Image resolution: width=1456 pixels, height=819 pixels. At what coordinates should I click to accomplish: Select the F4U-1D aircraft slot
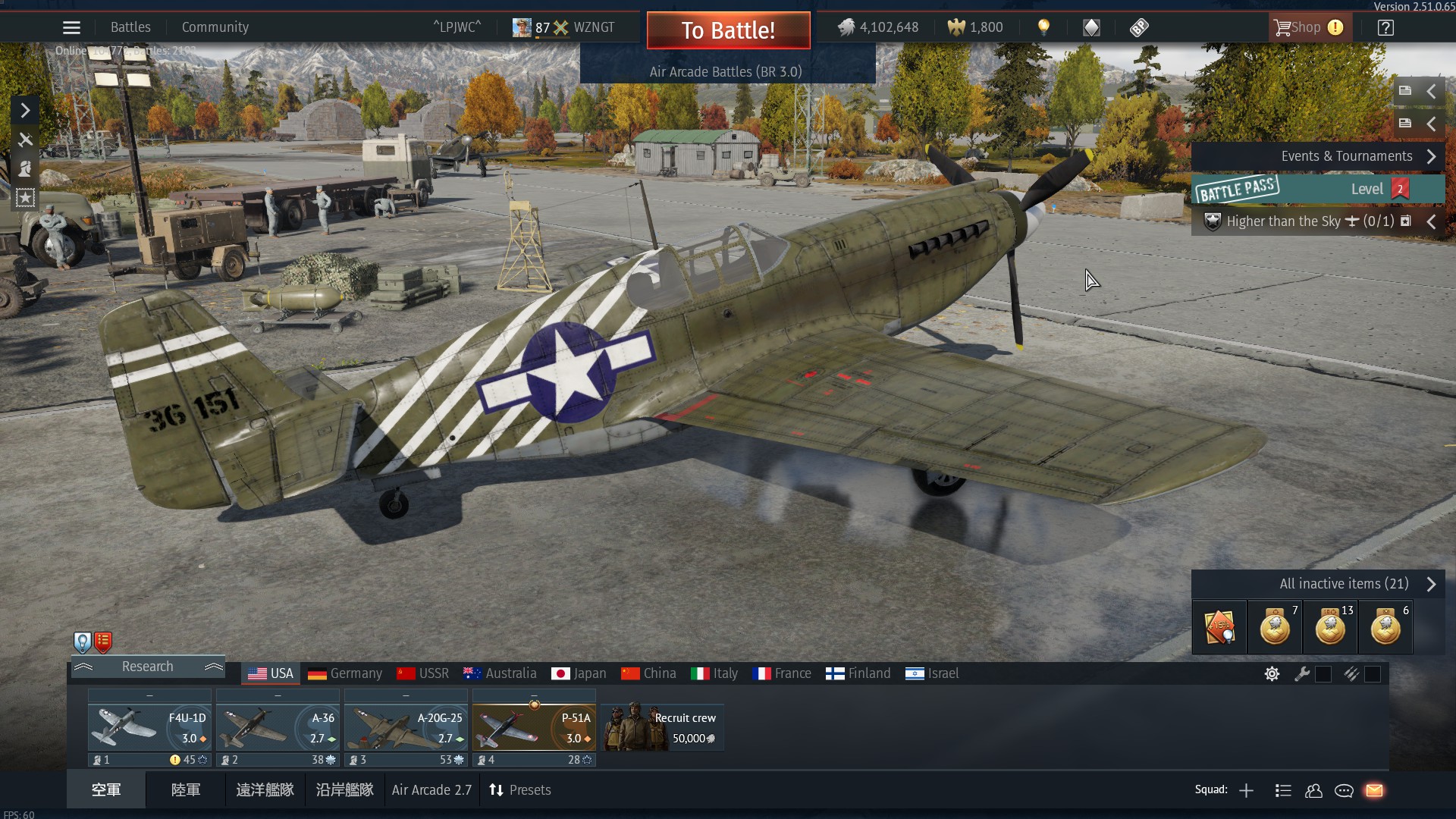coord(149,726)
